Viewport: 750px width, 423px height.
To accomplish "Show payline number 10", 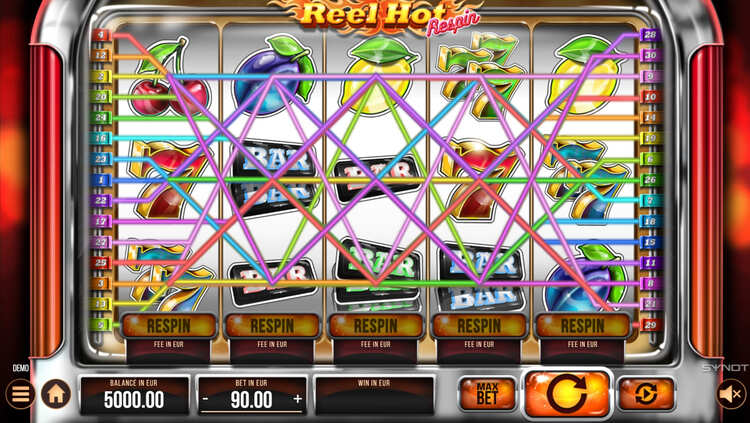I will click(x=649, y=97).
